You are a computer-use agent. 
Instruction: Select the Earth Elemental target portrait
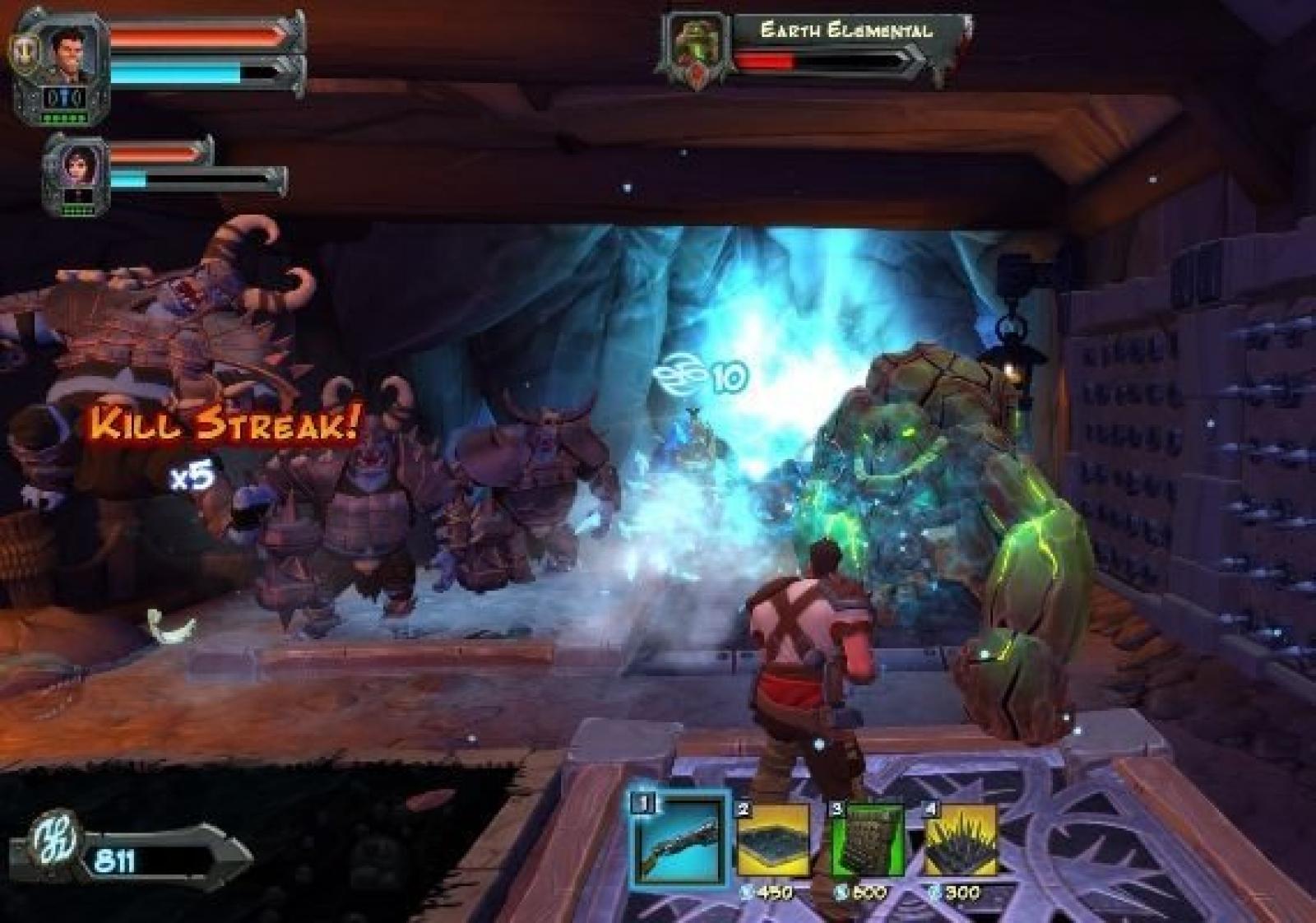click(x=695, y=48)
